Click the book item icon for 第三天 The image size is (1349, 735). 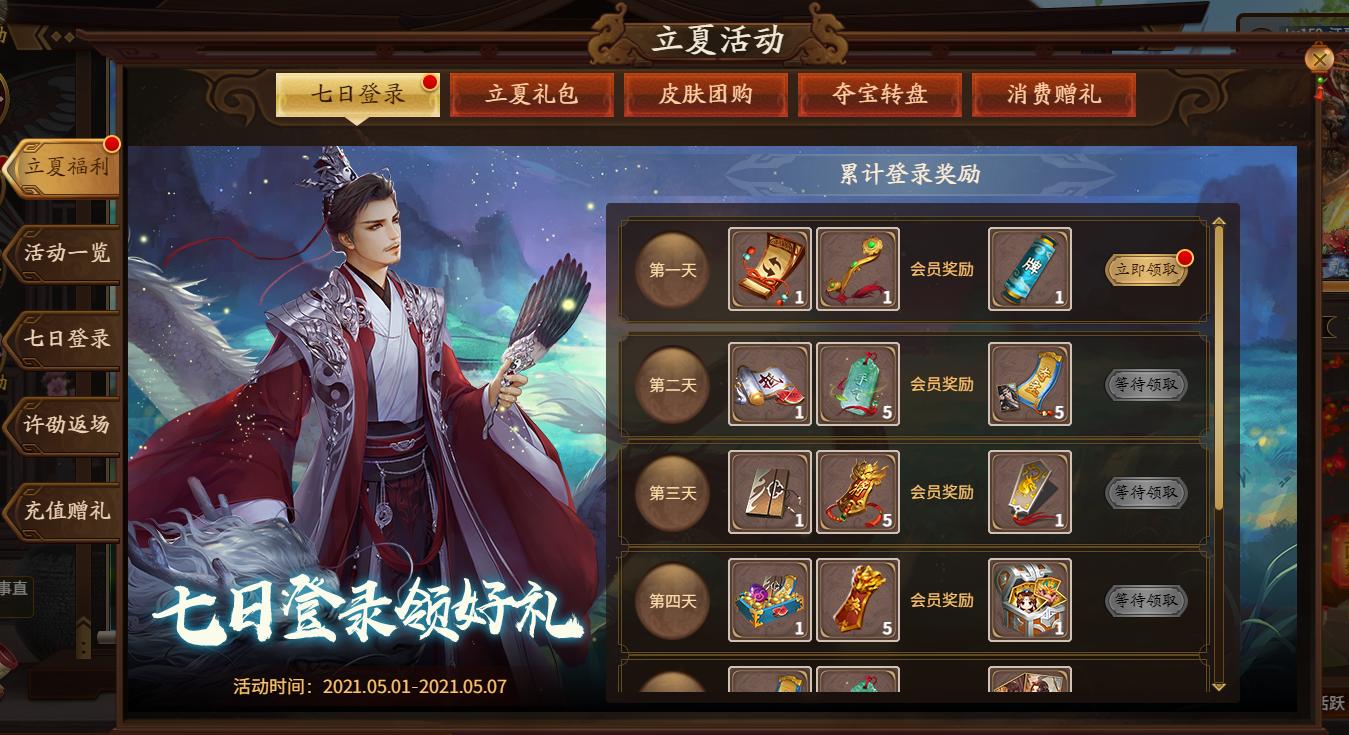pos(769,491)
